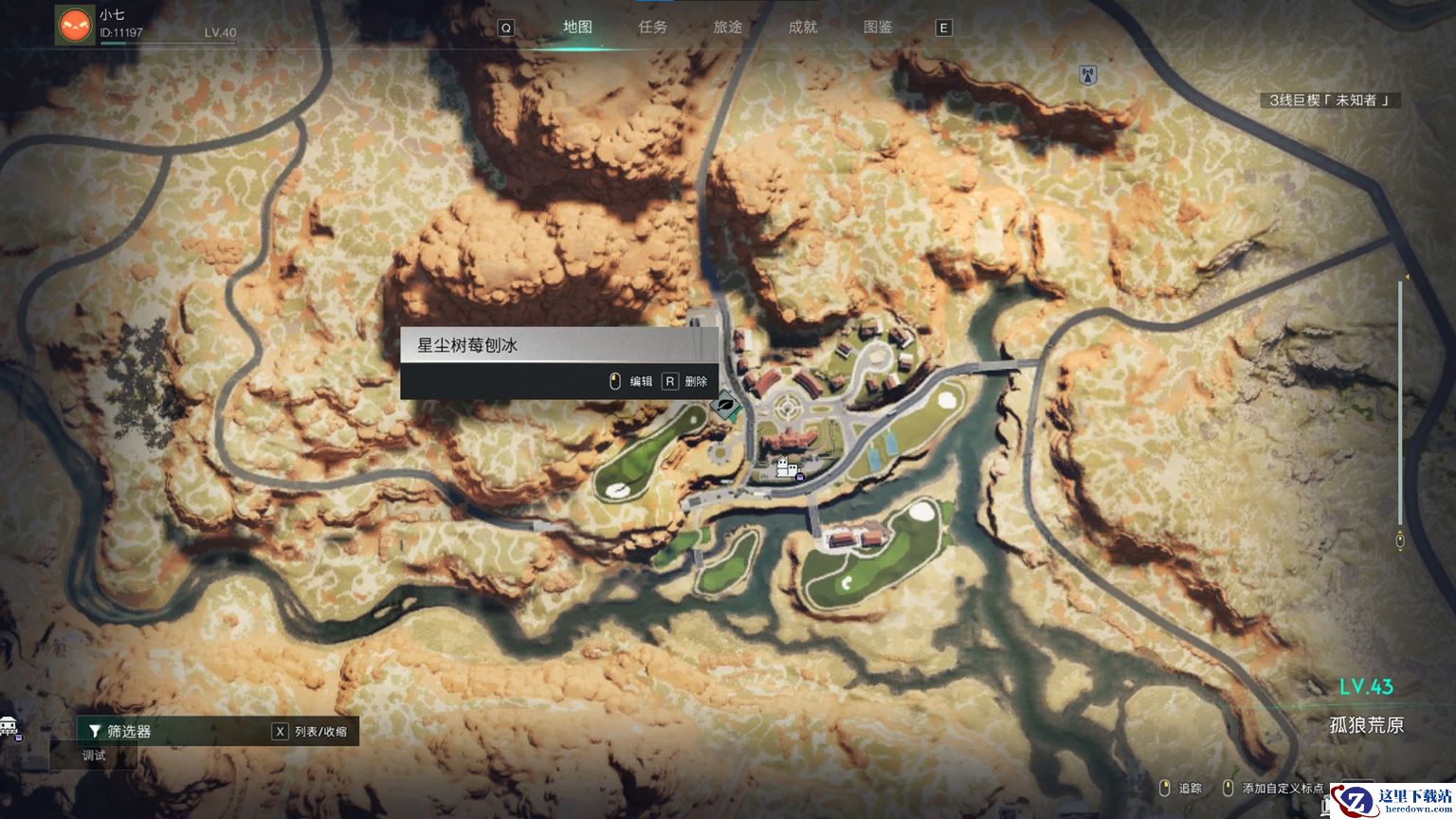Click the 3线巨楔「未知者」 label

[1329, 100]
